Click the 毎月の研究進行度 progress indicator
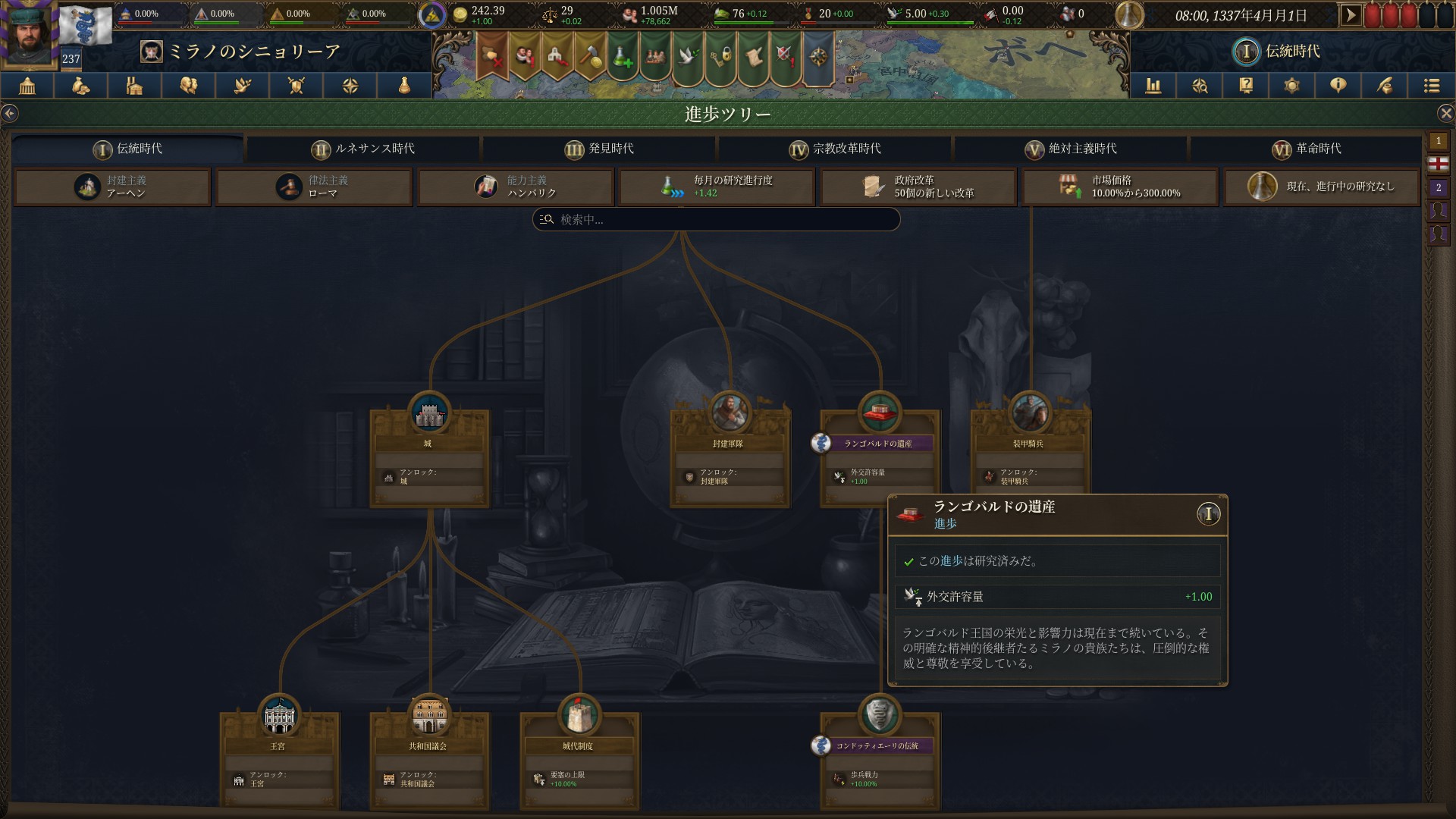 (716, 187)
